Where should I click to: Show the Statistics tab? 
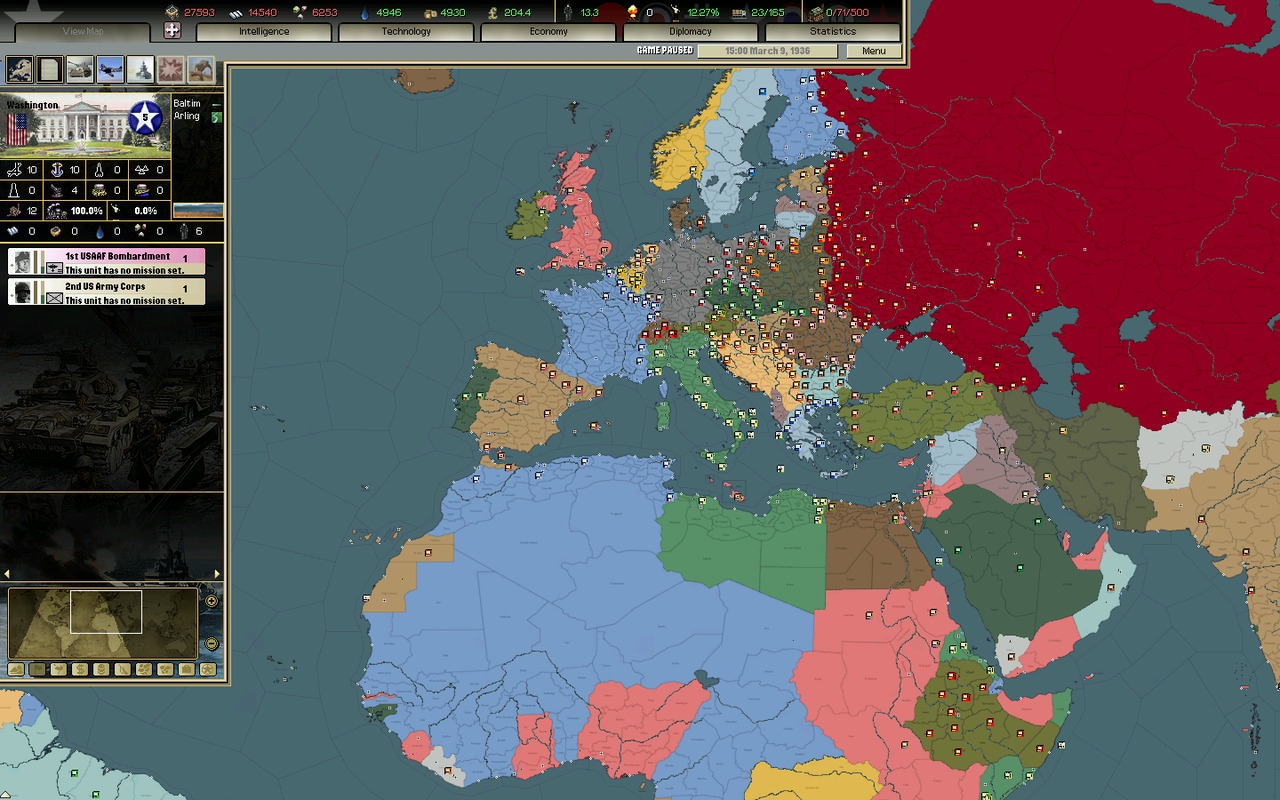832,32
